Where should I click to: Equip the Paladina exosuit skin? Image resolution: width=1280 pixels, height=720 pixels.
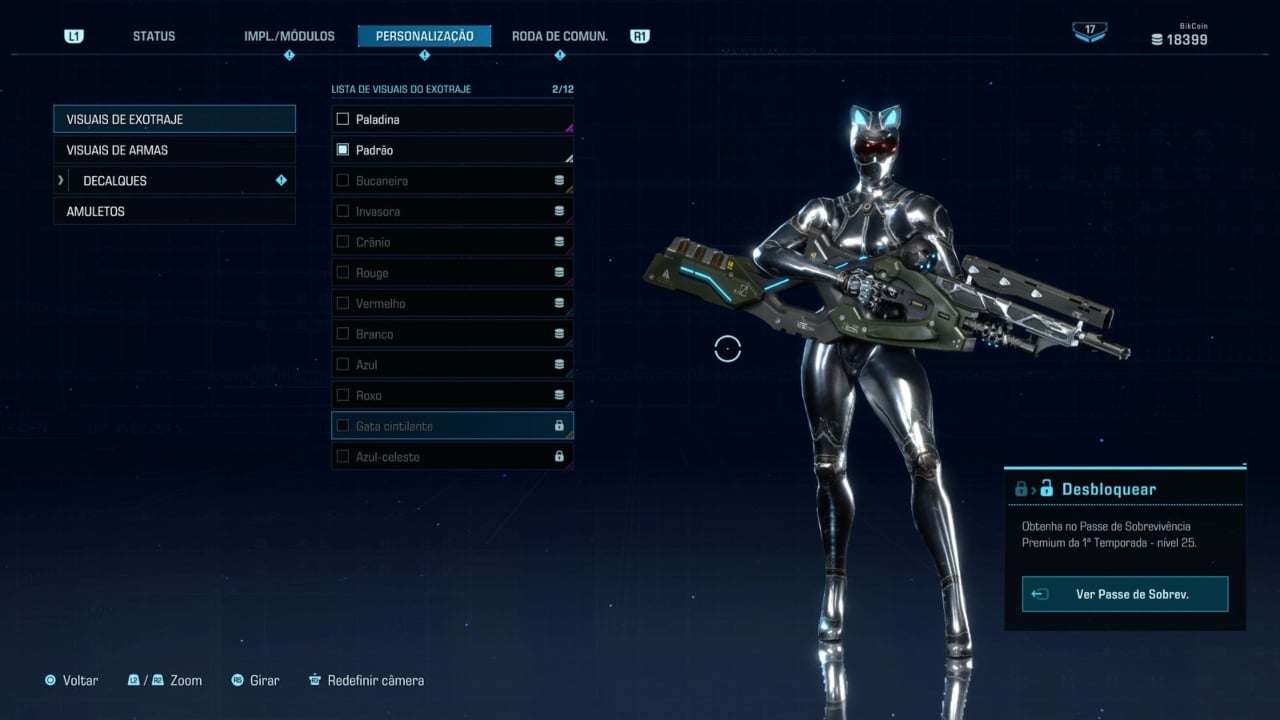click(452, 119)
